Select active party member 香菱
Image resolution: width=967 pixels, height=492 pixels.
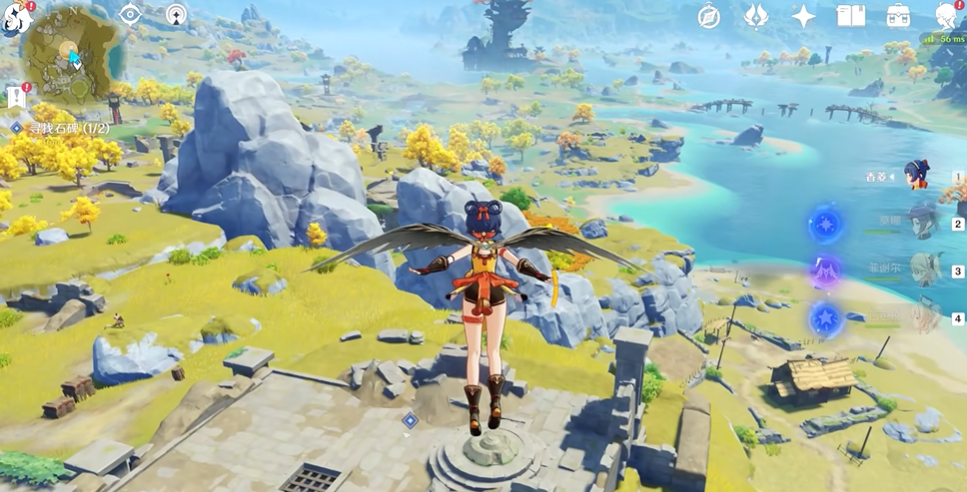pyautogui.click(x=920, y=176)
